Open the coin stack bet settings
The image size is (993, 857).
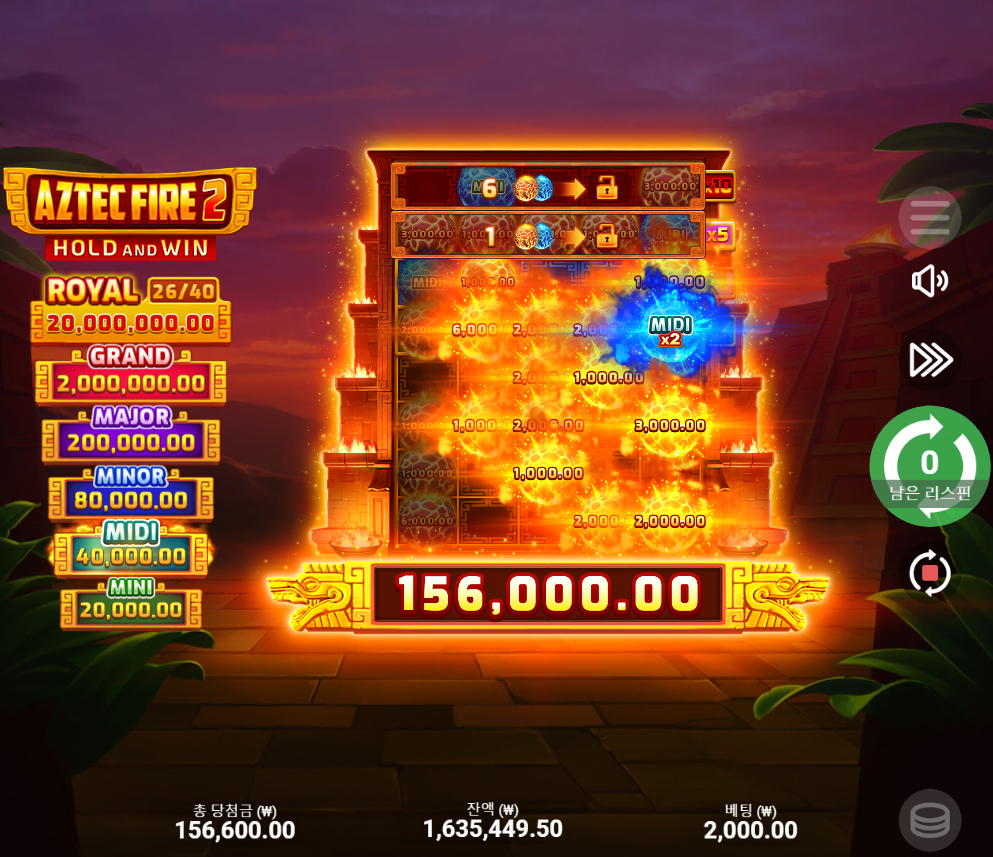point(929,820)
